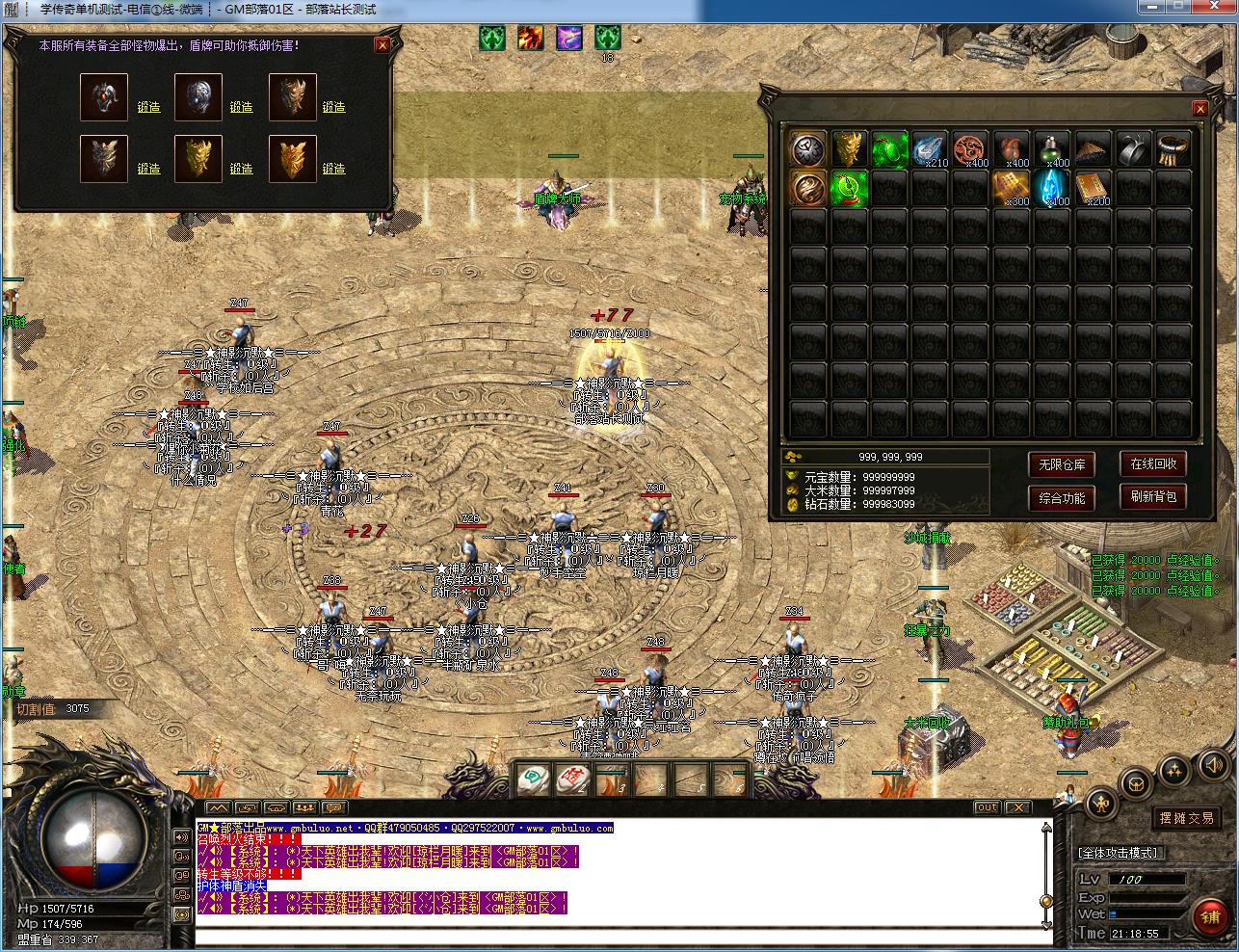The image size is (1239, 952).
Task: Close the chat panel with X
Action: click(x=1017, y=807)
